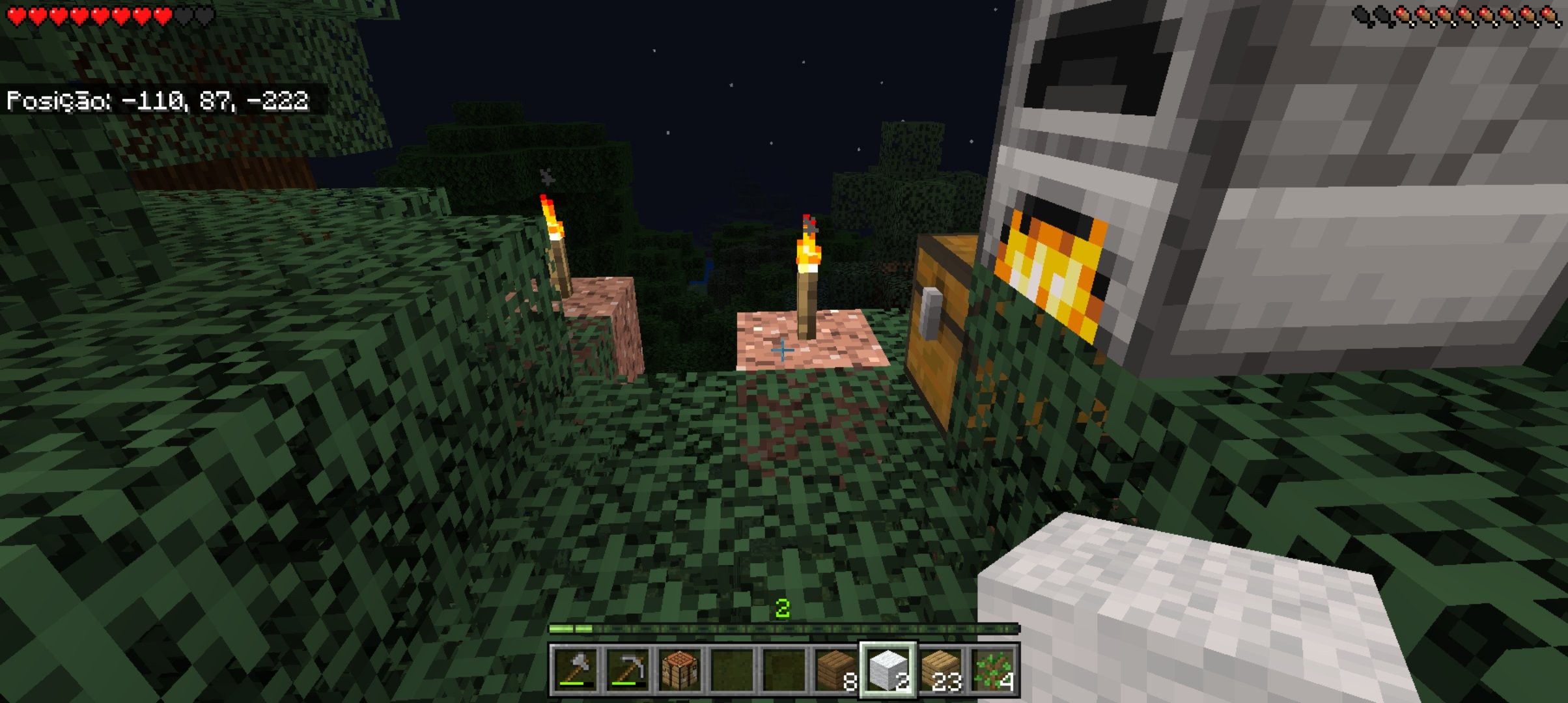Select the white wool block slot

tap(889, 670)
